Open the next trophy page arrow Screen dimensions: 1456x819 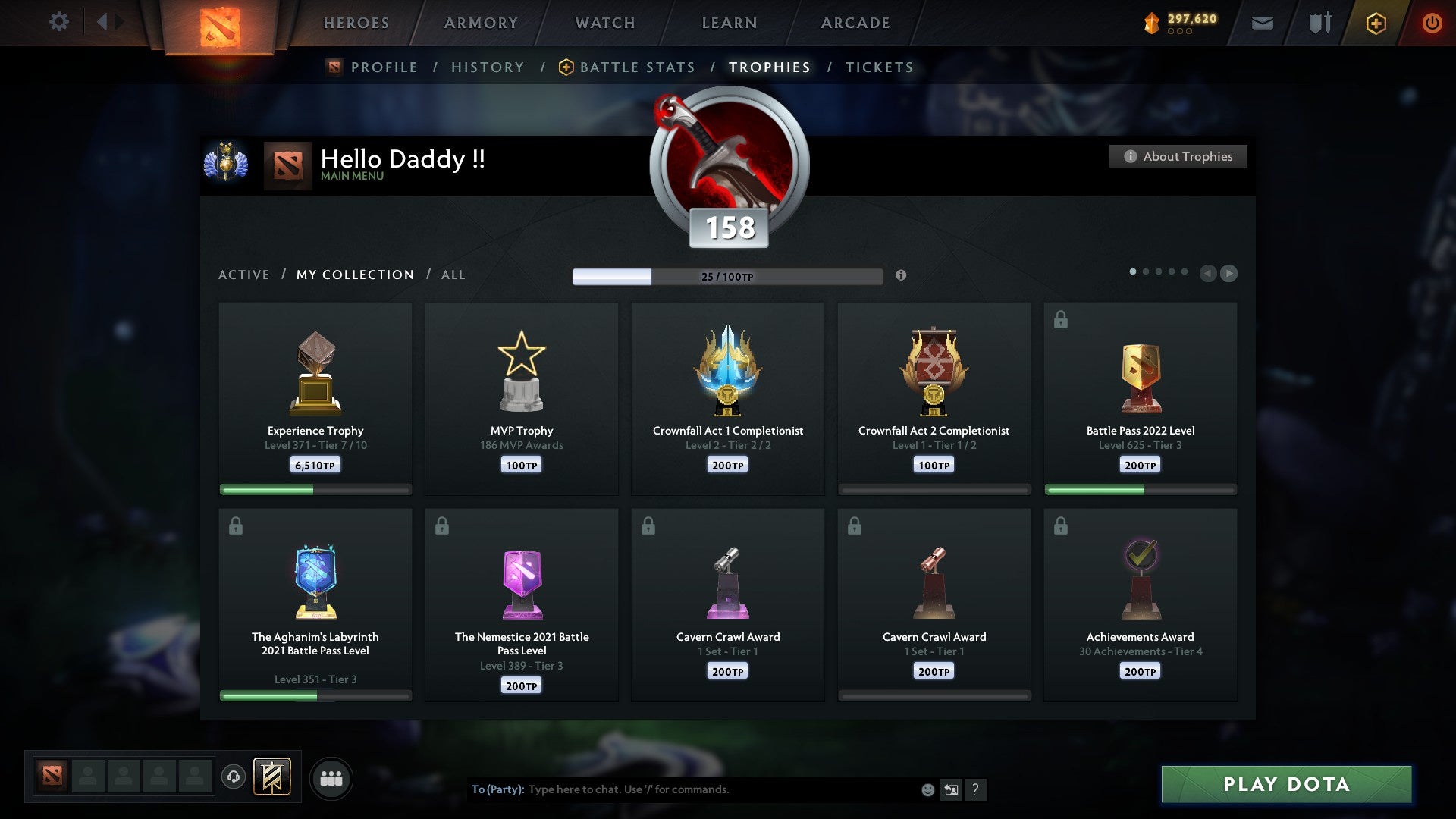pos(1228,274)
